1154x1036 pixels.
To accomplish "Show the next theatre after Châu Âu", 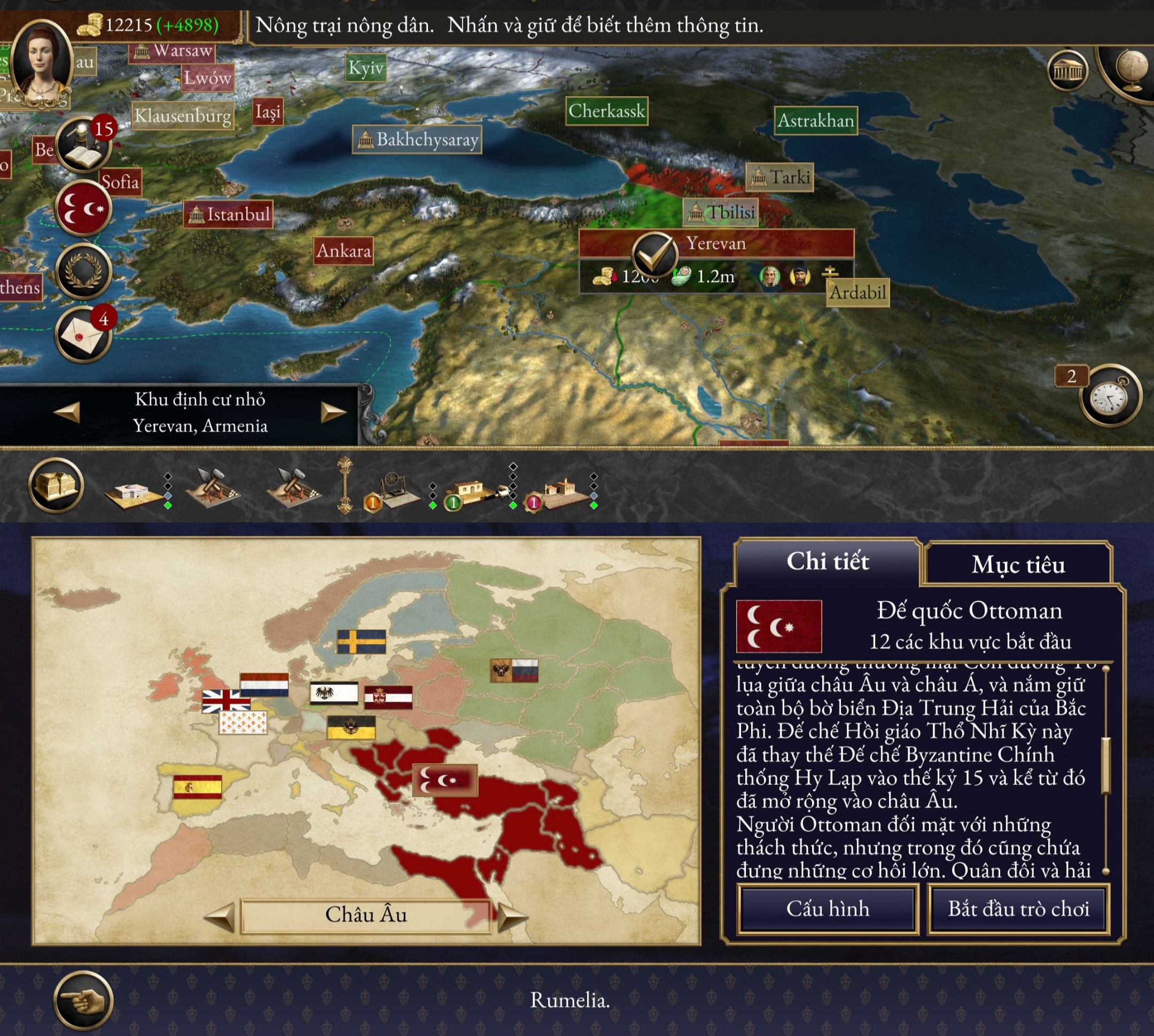I will (511, 916).
